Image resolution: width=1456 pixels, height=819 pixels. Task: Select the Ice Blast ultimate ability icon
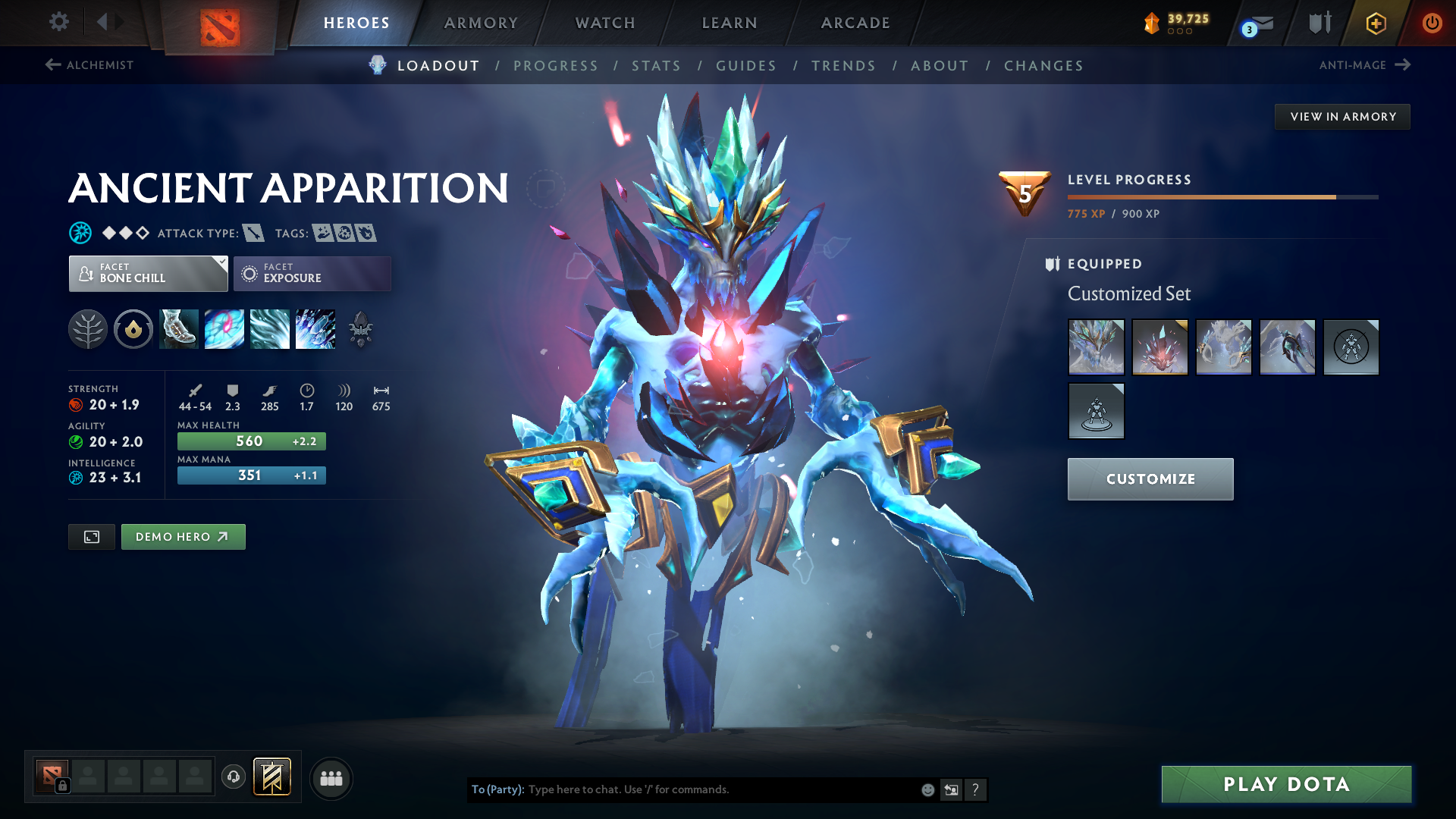coord(315,329)
